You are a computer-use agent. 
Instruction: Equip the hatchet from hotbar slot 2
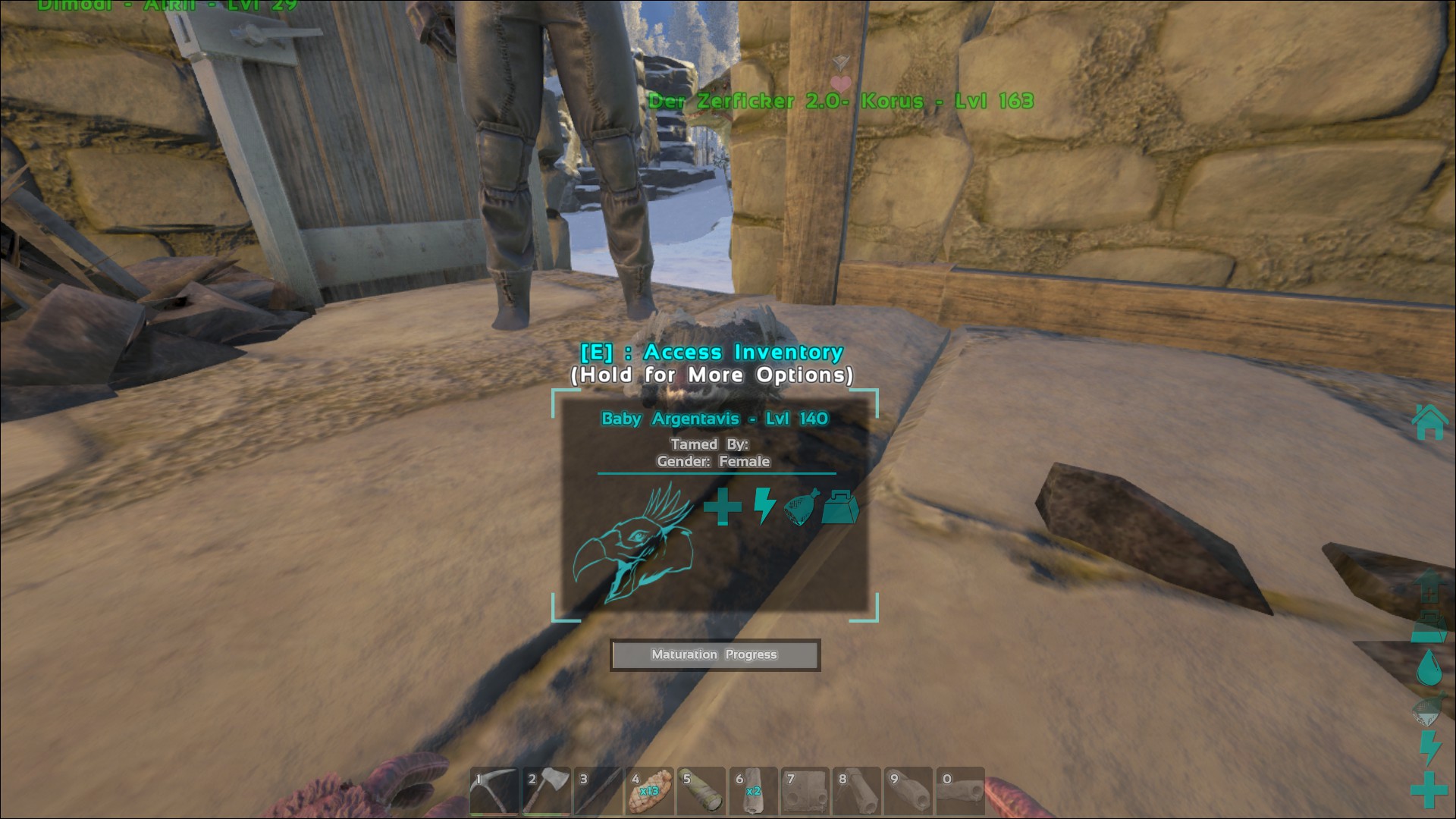coord(546,792)
